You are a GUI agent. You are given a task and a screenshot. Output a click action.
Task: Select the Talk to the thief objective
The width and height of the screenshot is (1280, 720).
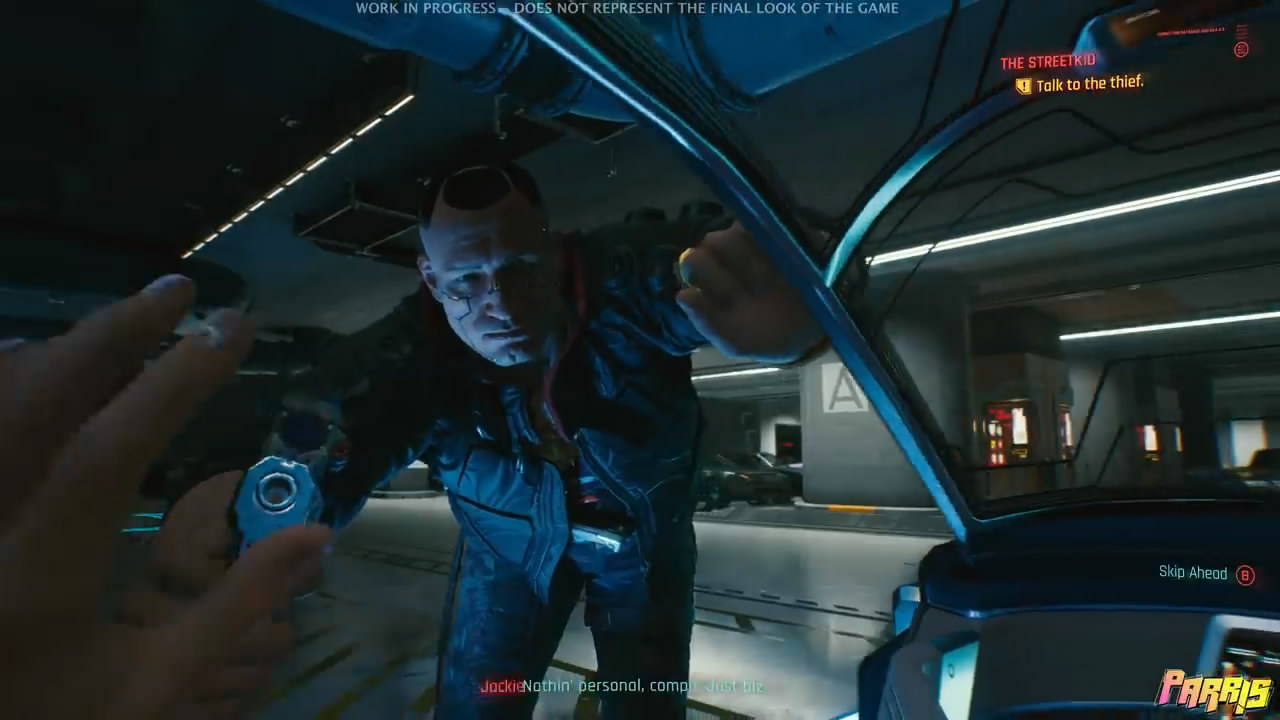(1089, 84)
